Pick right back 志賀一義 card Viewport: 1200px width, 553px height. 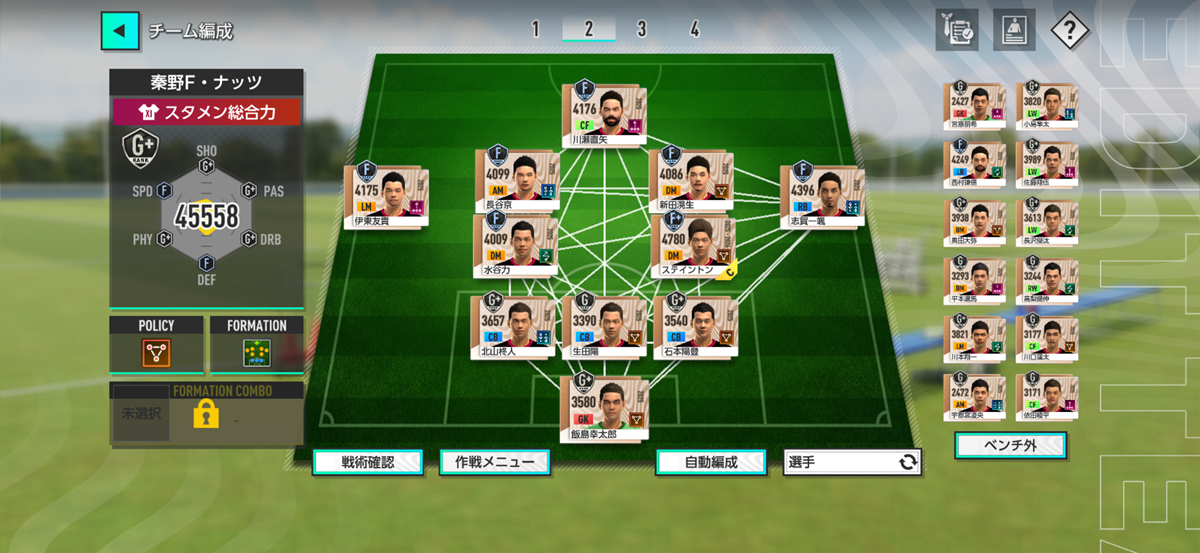click(x=822, y=195)
